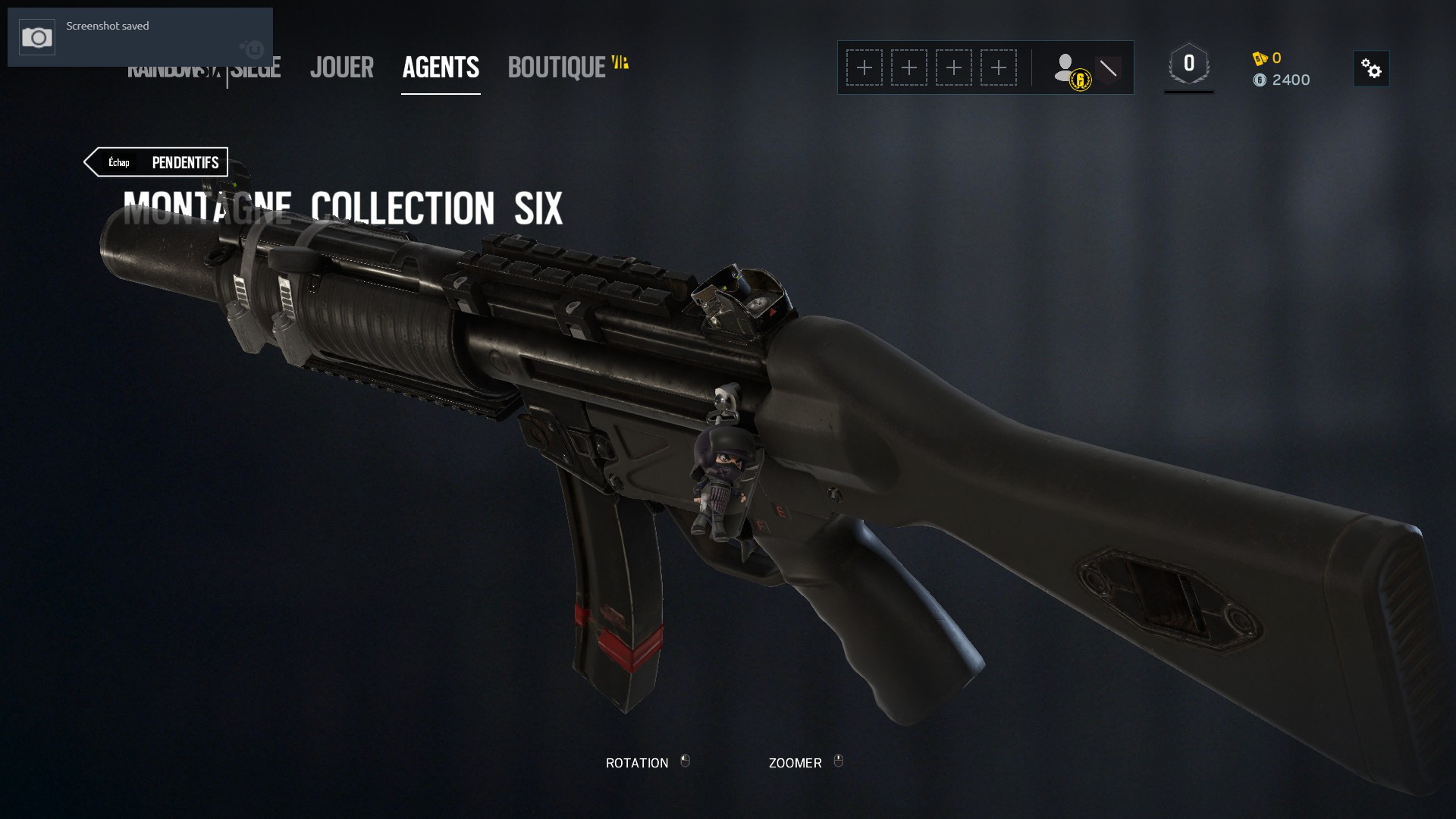This screenshot has width=1456, height=819.
Task: Select the Agents tab
Action: coord(441,67)
